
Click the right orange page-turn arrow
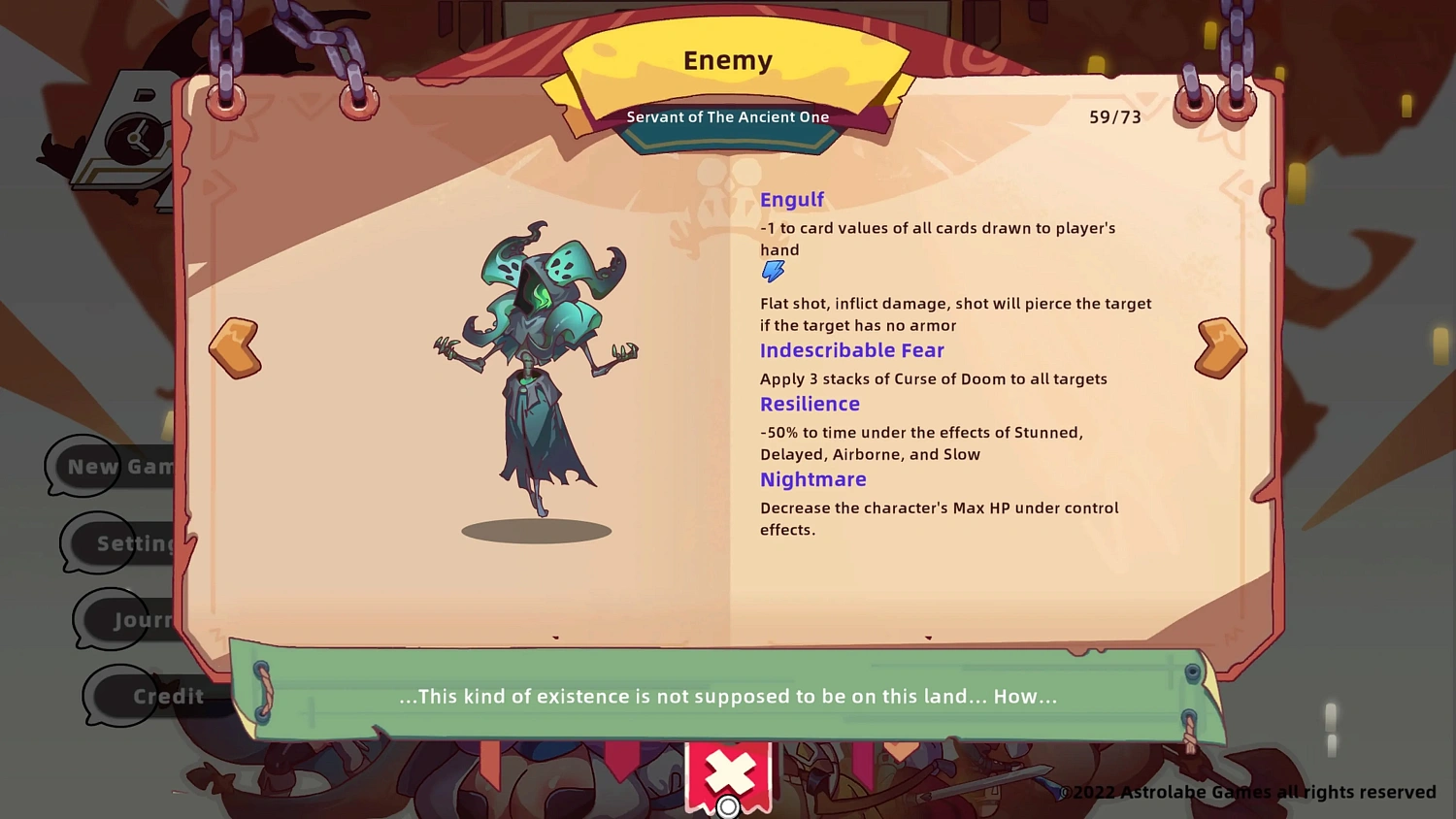click(x=1220, y=346)
